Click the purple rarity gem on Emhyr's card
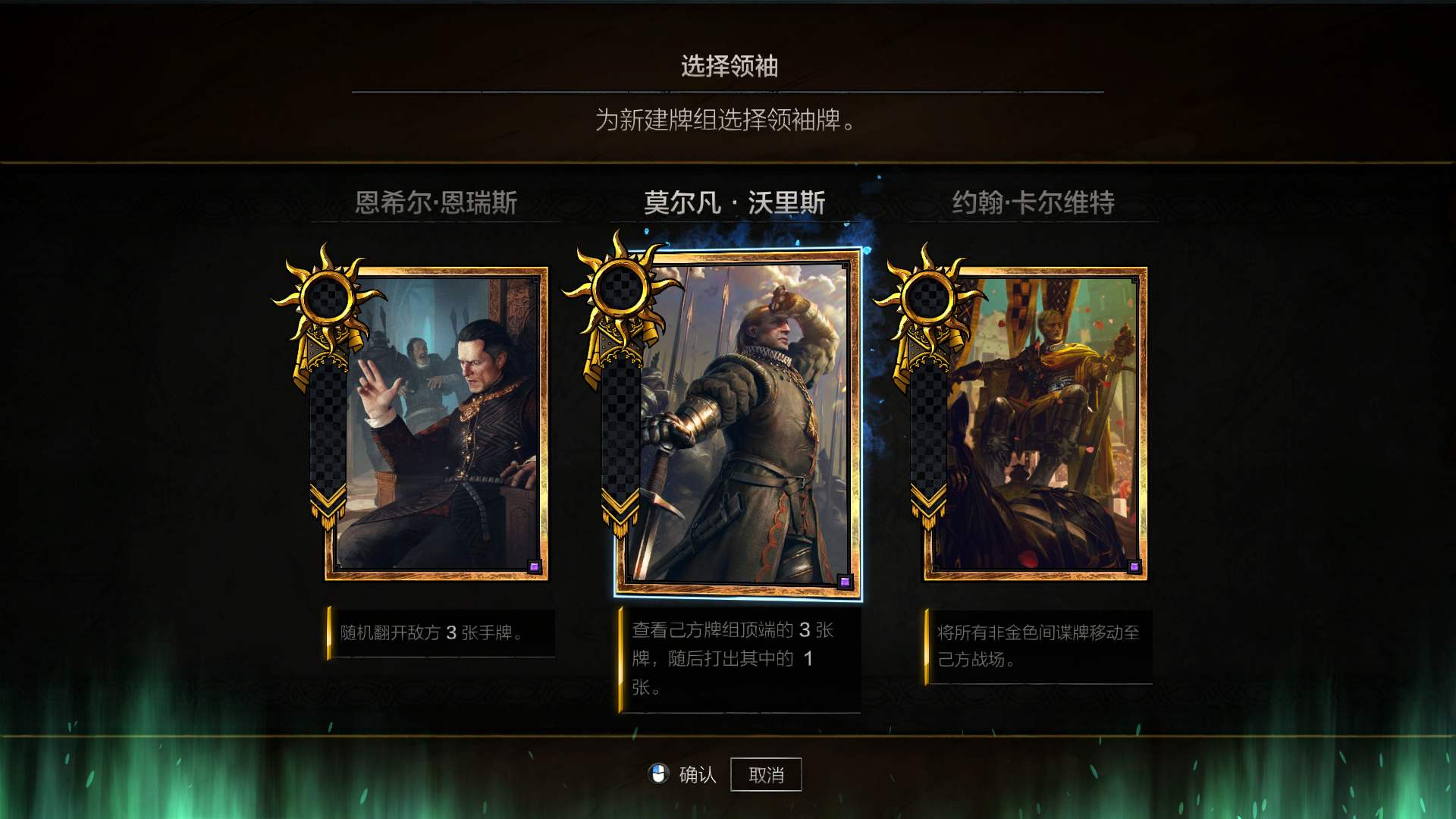Viewport: 1456px width, 819px height. pyautogui.click(x=535, y=566)
